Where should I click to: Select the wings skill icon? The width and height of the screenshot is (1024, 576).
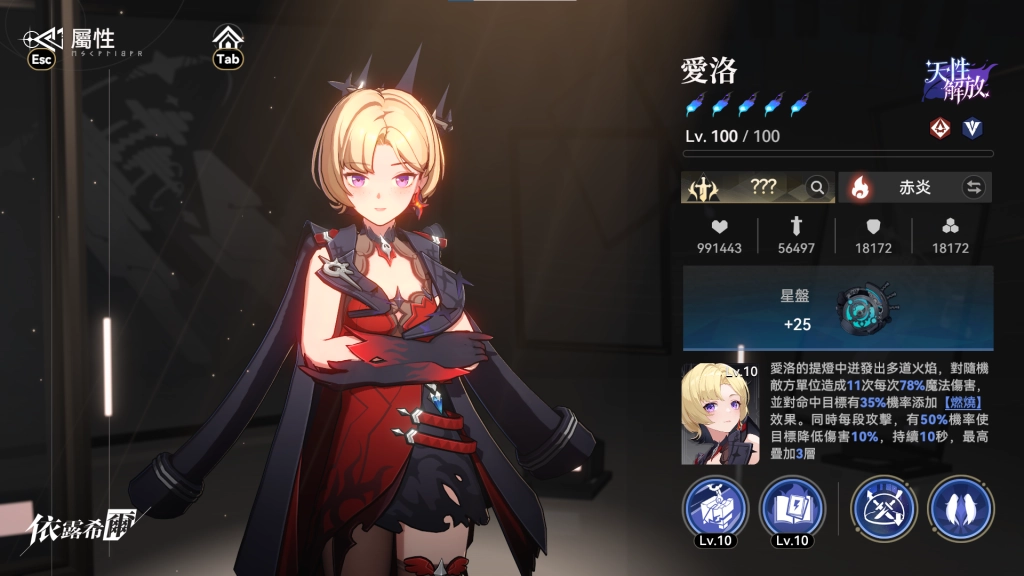pyautogui.click(x=960, y=508)
